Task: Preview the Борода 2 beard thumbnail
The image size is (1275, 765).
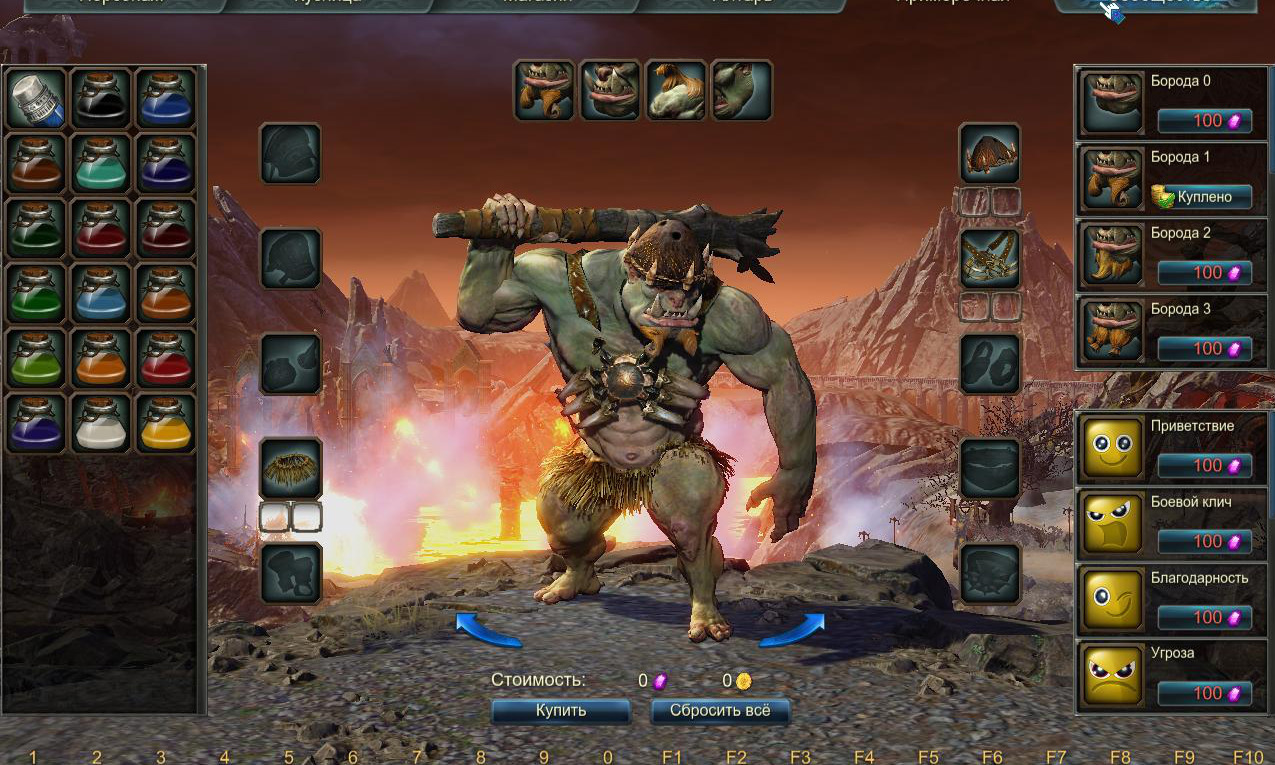Action: pos(1112,255)
